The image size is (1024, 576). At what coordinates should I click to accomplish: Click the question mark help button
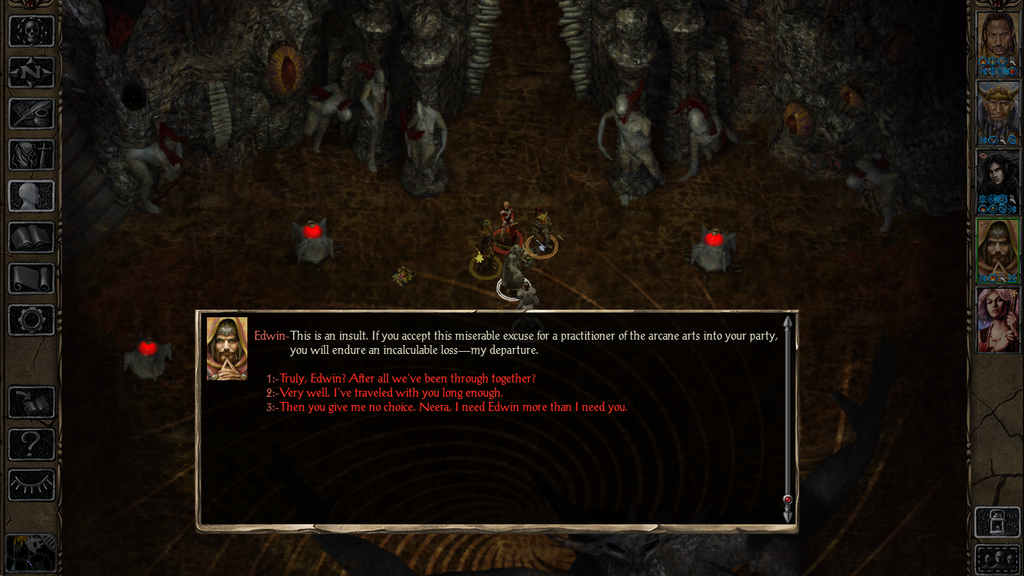tap(31, 443)
